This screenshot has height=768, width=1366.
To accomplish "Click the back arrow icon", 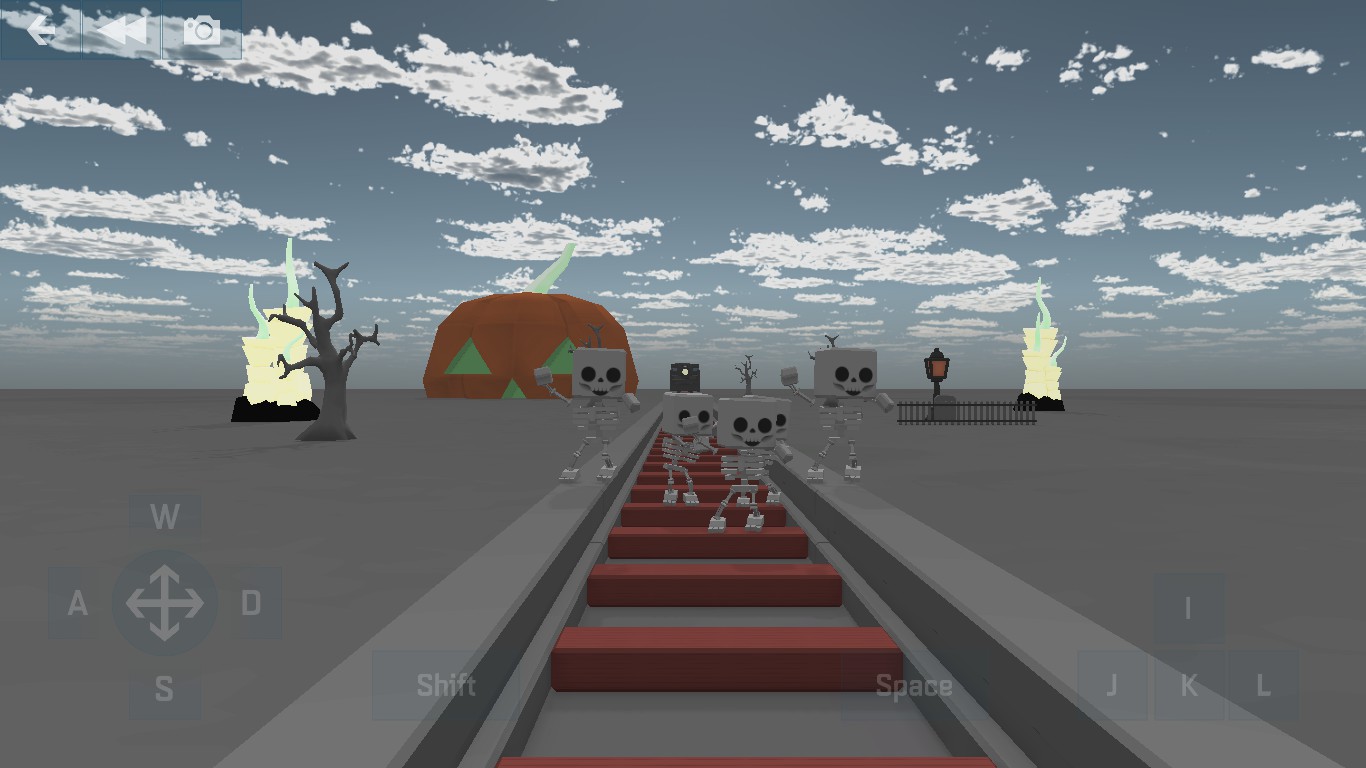I will [x=41, y=29].
